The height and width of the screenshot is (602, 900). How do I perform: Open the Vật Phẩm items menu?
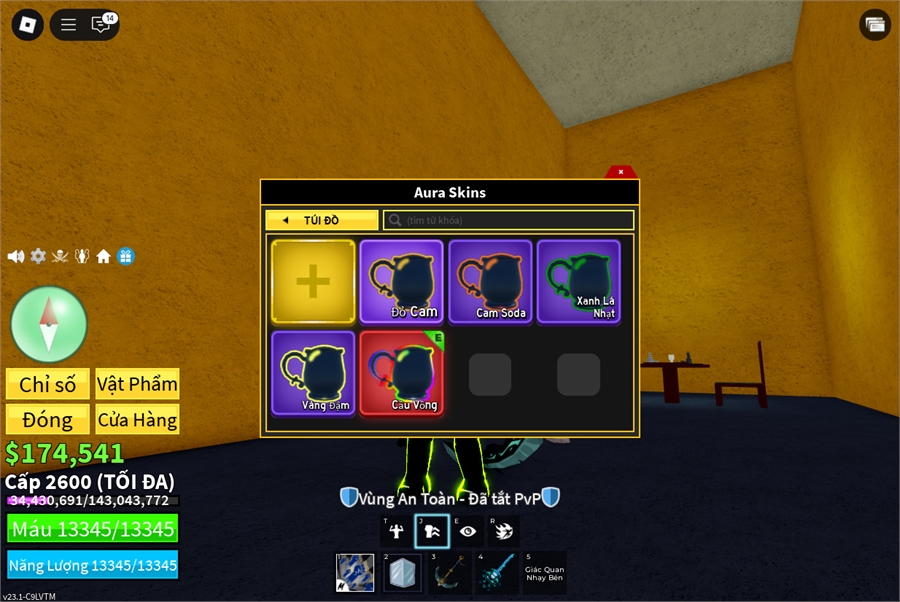(137, 384)
